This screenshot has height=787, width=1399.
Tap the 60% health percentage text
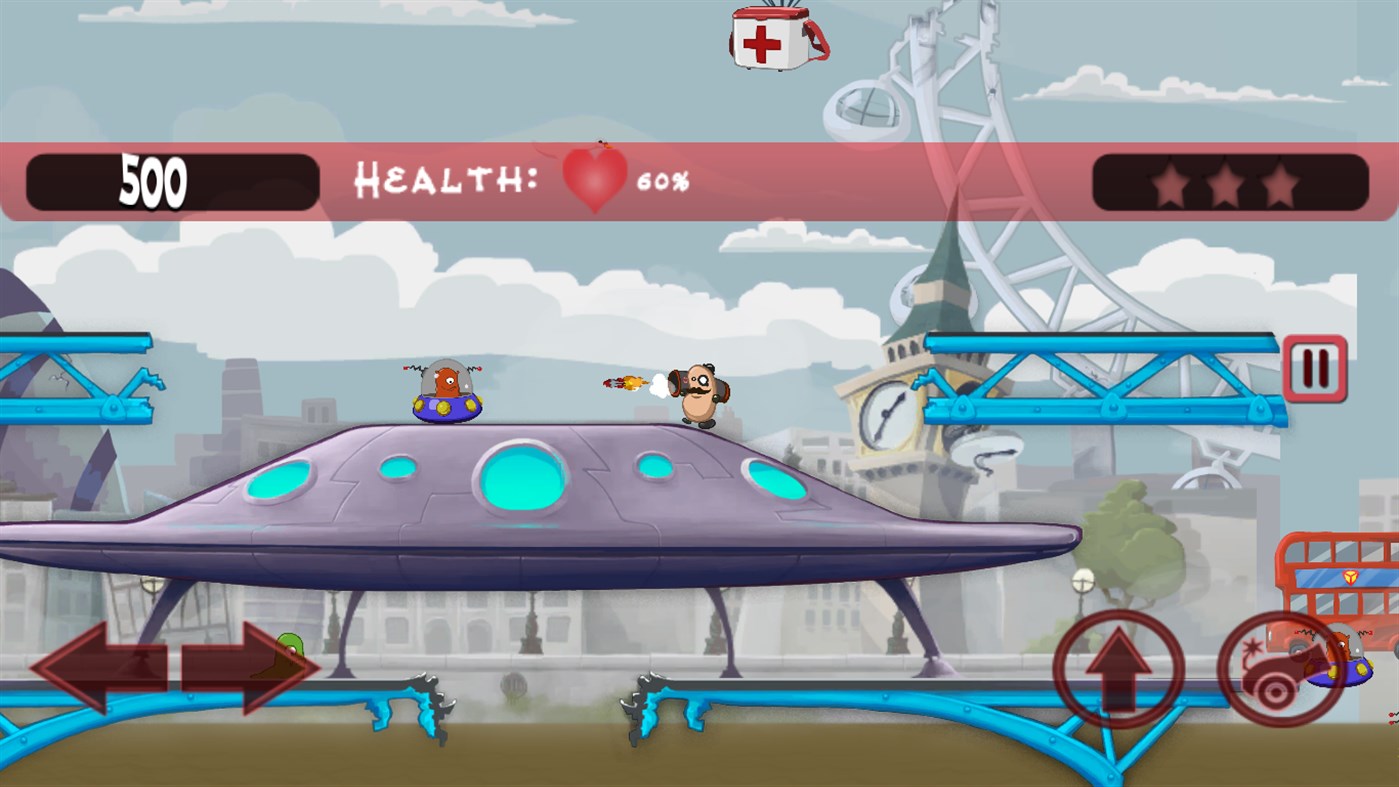tap(666, 182)
